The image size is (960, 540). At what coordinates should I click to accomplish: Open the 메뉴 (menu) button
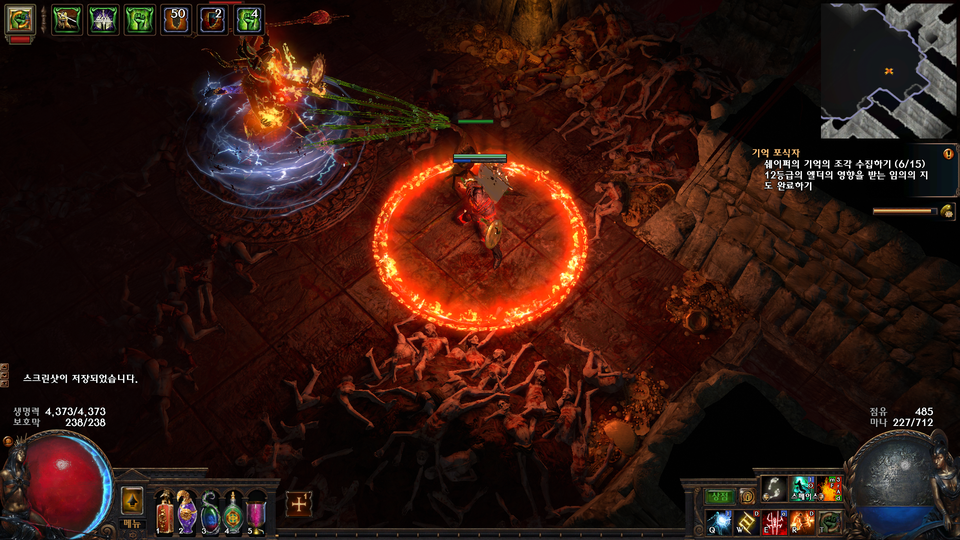coord(133,523)
